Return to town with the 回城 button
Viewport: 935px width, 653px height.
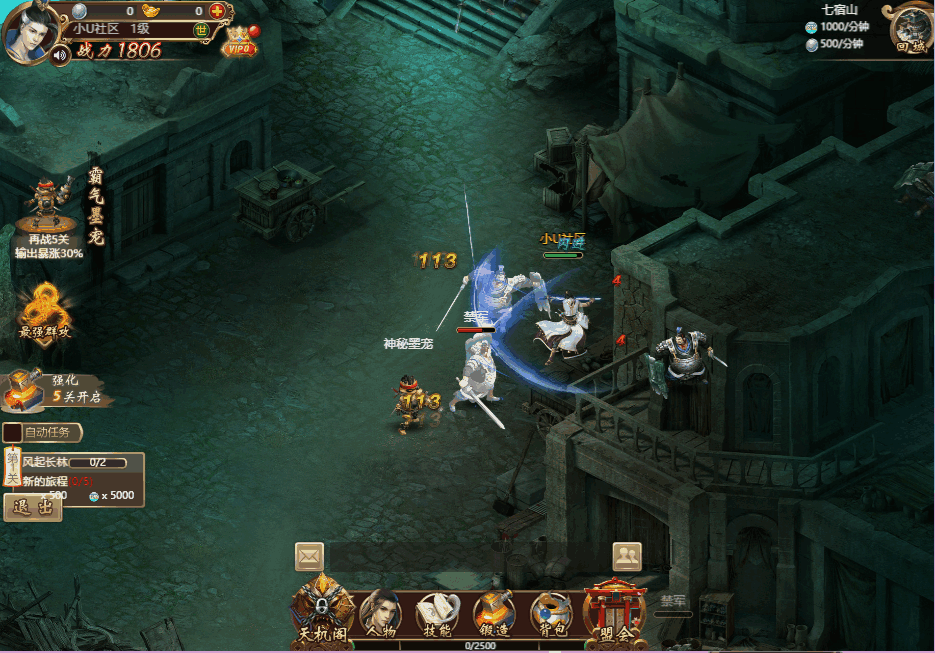(x=911, y=28)
